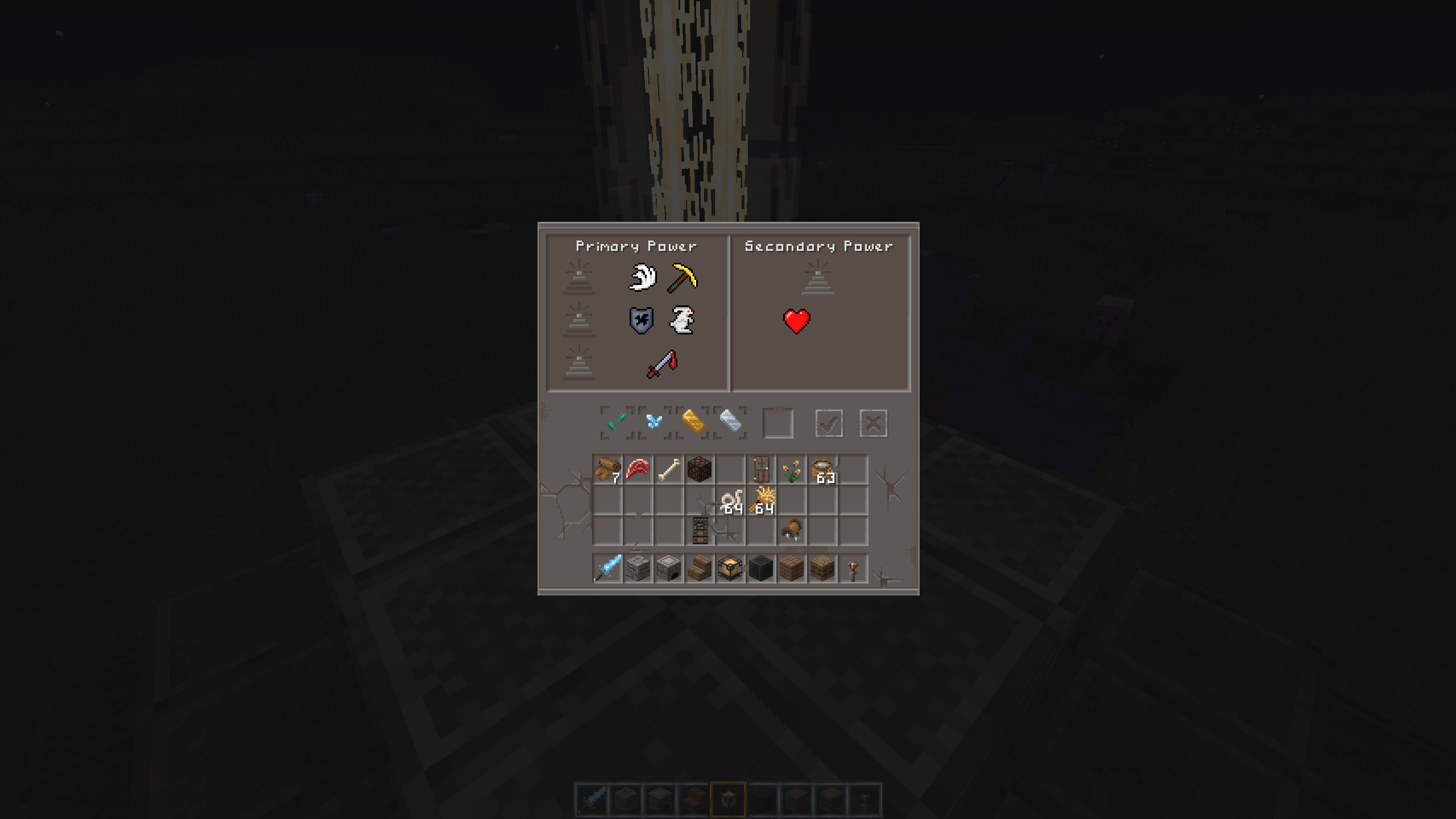Select the stack of 64 wheat

click(762, 501)
